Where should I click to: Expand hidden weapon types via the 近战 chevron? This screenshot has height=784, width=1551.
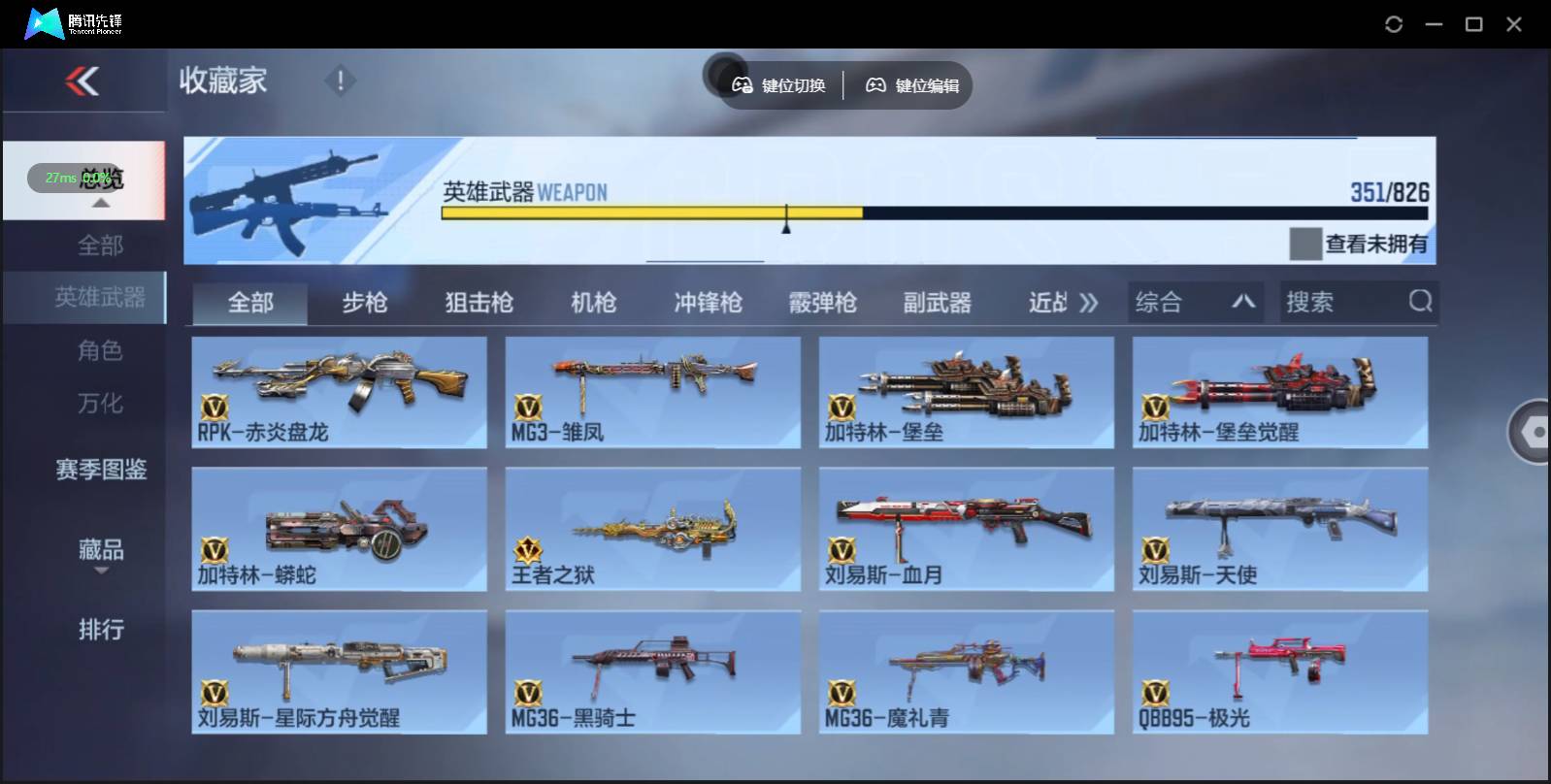1089,302
